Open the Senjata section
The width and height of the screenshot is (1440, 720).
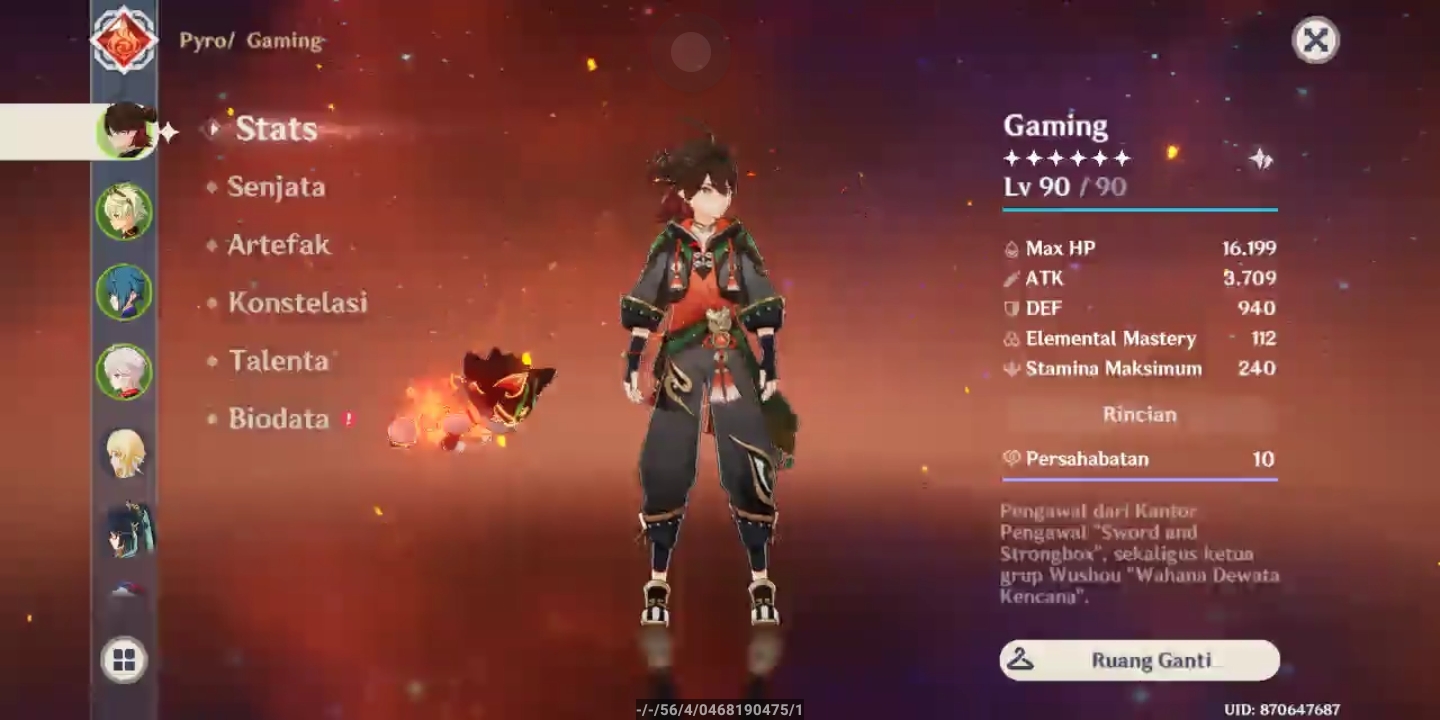pyautogui.click(x=278, y=188)
